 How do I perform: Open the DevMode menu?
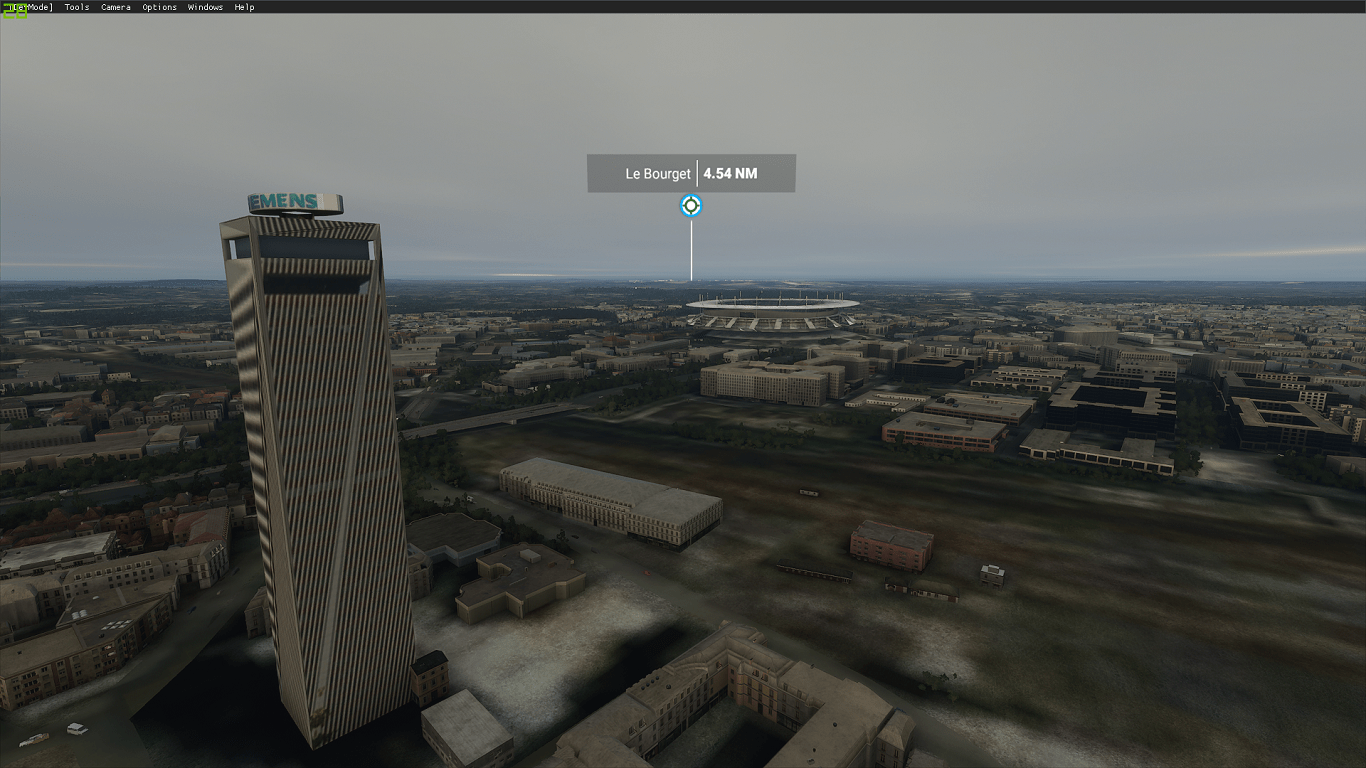[32, 7]
